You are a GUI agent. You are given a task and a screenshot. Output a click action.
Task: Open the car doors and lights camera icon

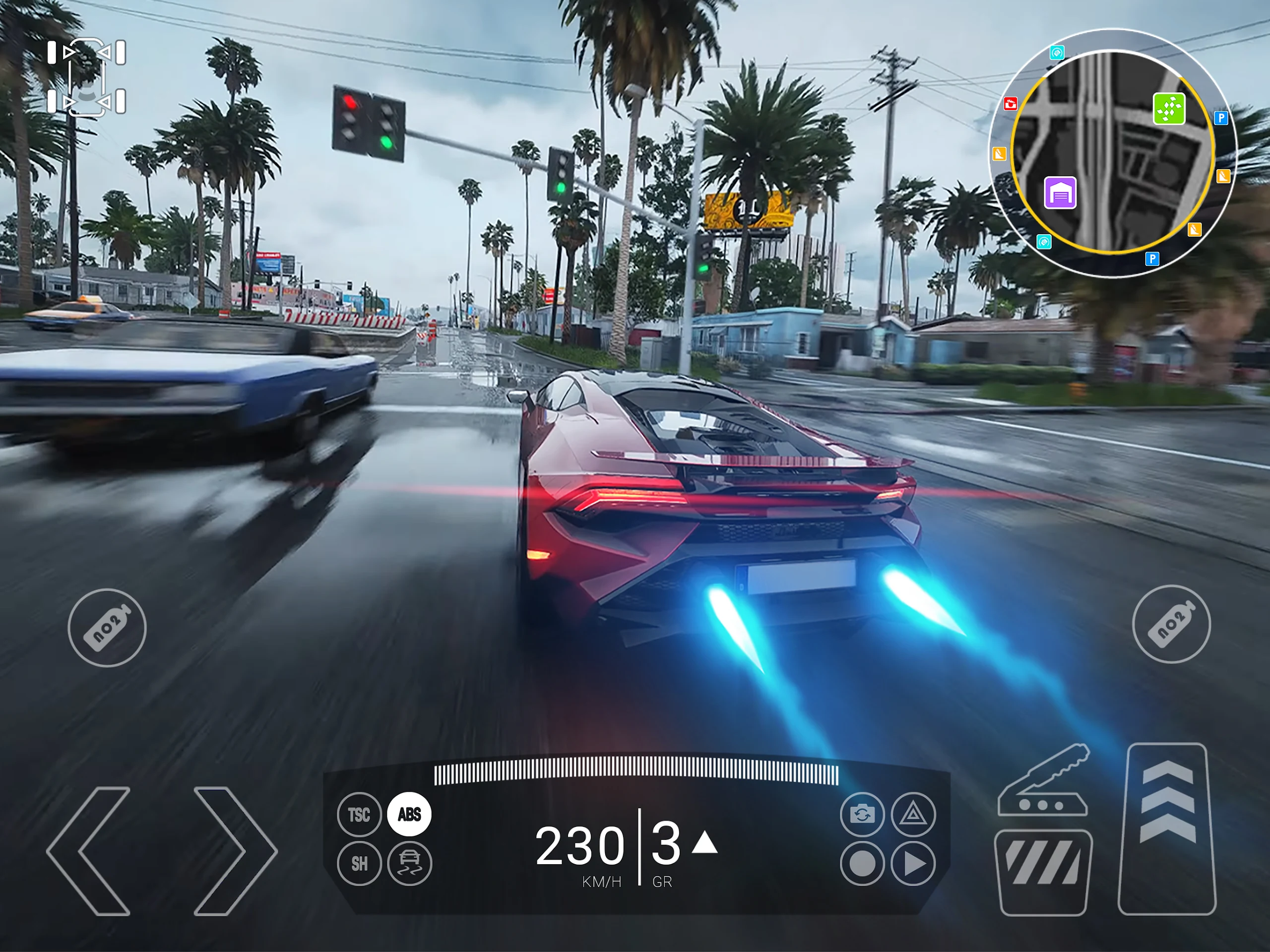coord(87,77)
